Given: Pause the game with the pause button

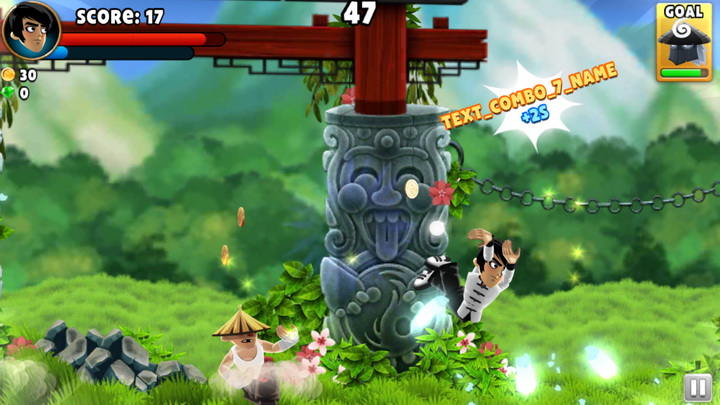Looking at the screenshot, I should pyautogui.click(x=697, y=387).
